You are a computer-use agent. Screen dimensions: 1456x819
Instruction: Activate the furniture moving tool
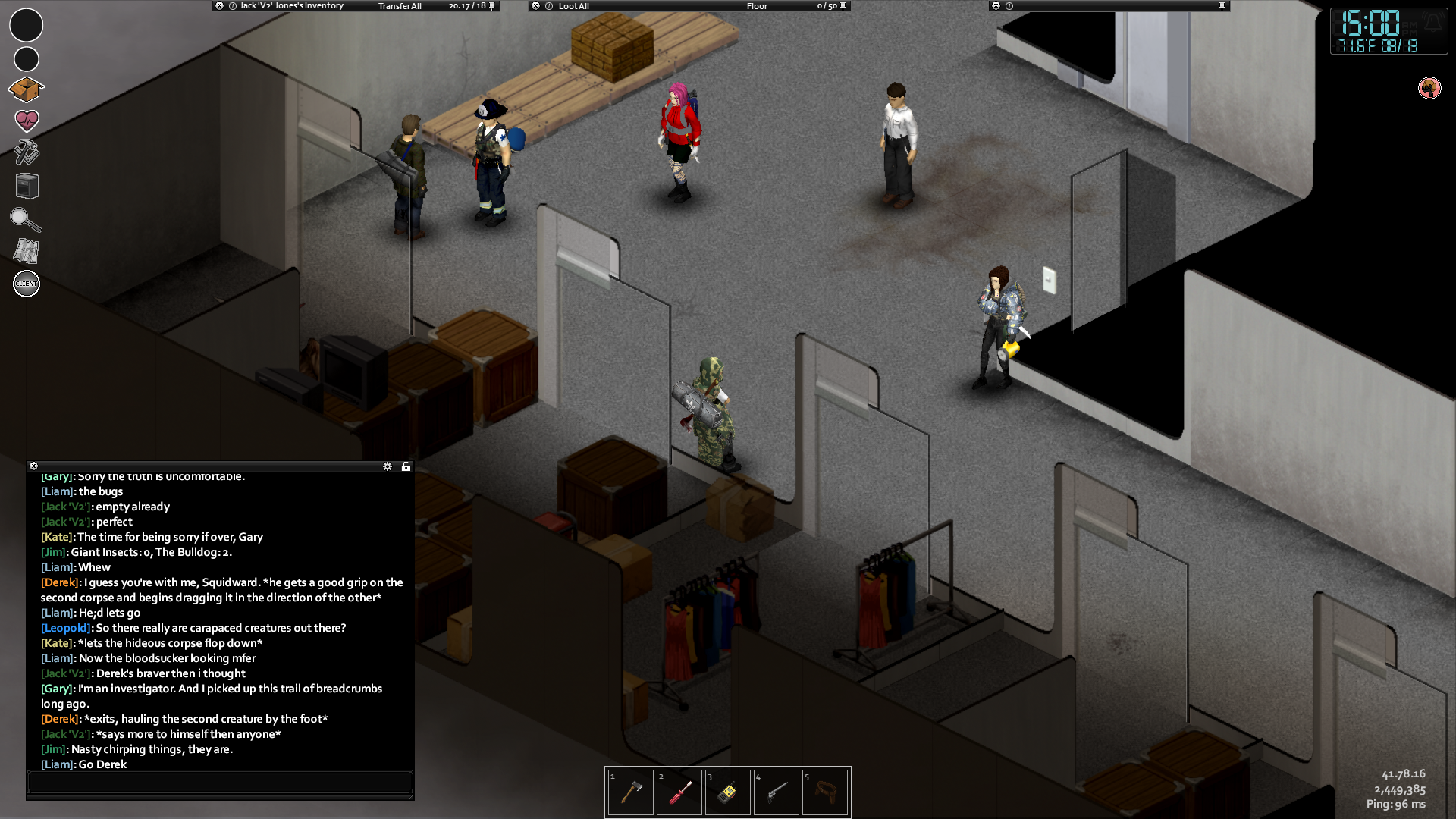[27, 186]
